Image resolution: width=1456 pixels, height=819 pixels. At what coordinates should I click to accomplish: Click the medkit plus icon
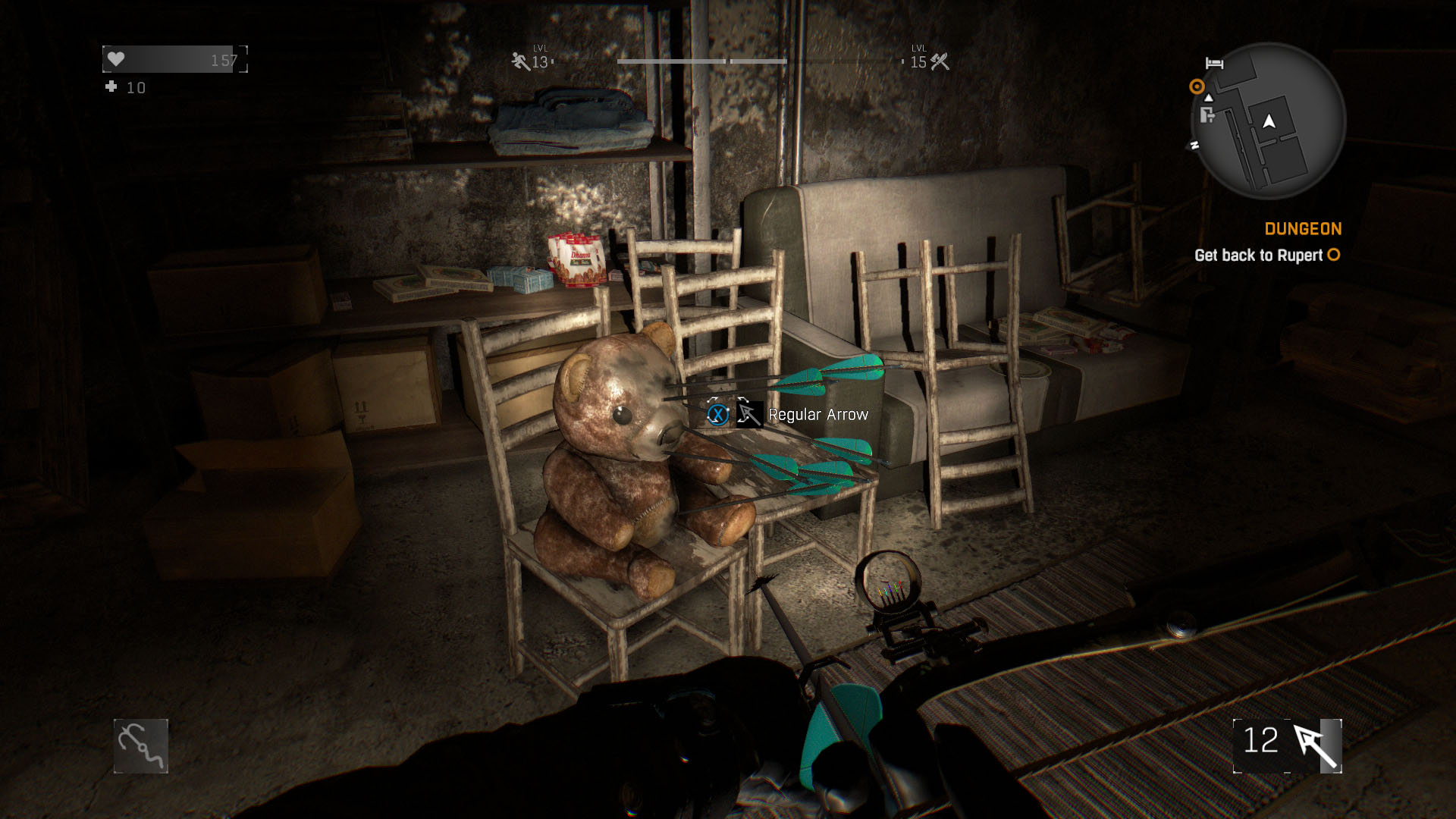[x=111, y=87]
